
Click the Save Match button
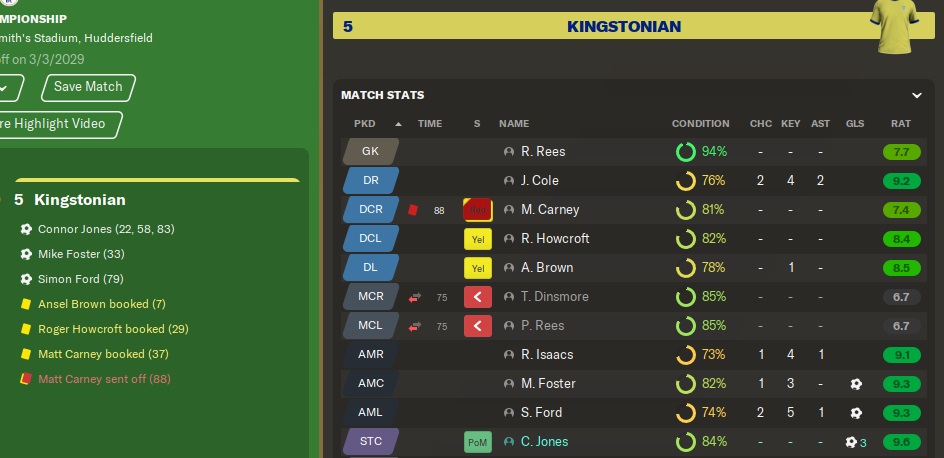(88, 87)
